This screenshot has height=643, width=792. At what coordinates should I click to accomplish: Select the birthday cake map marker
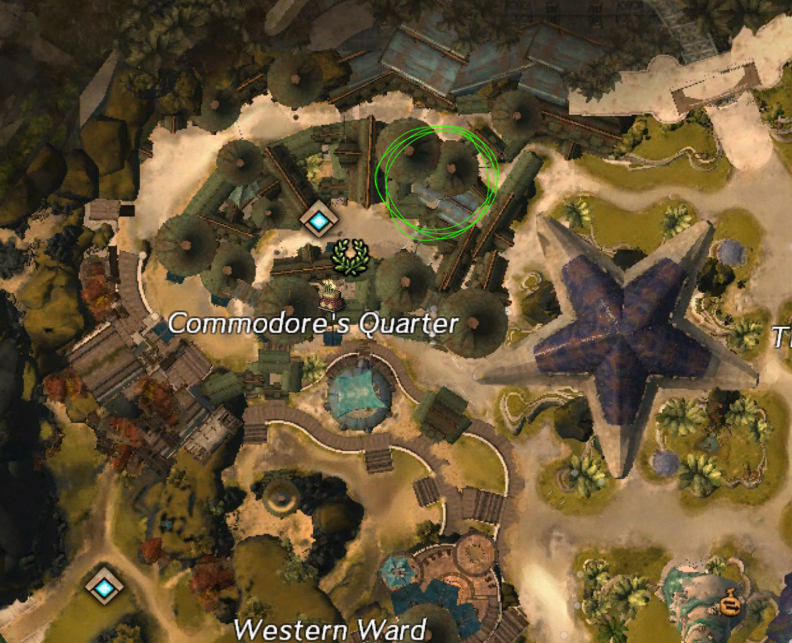click(x=329, y=293)
